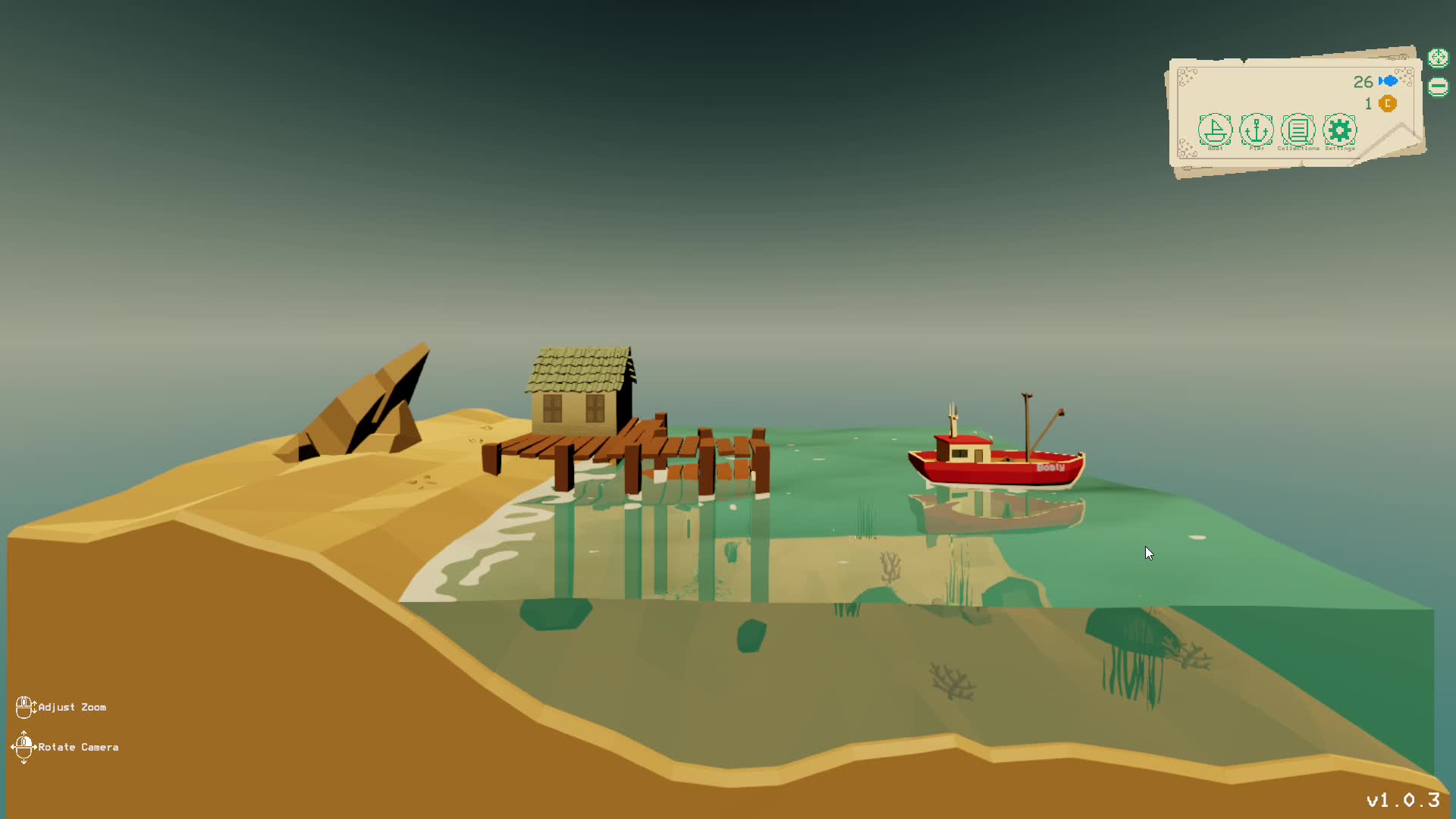Select the Collections tab label

(x=1298, y=149)
